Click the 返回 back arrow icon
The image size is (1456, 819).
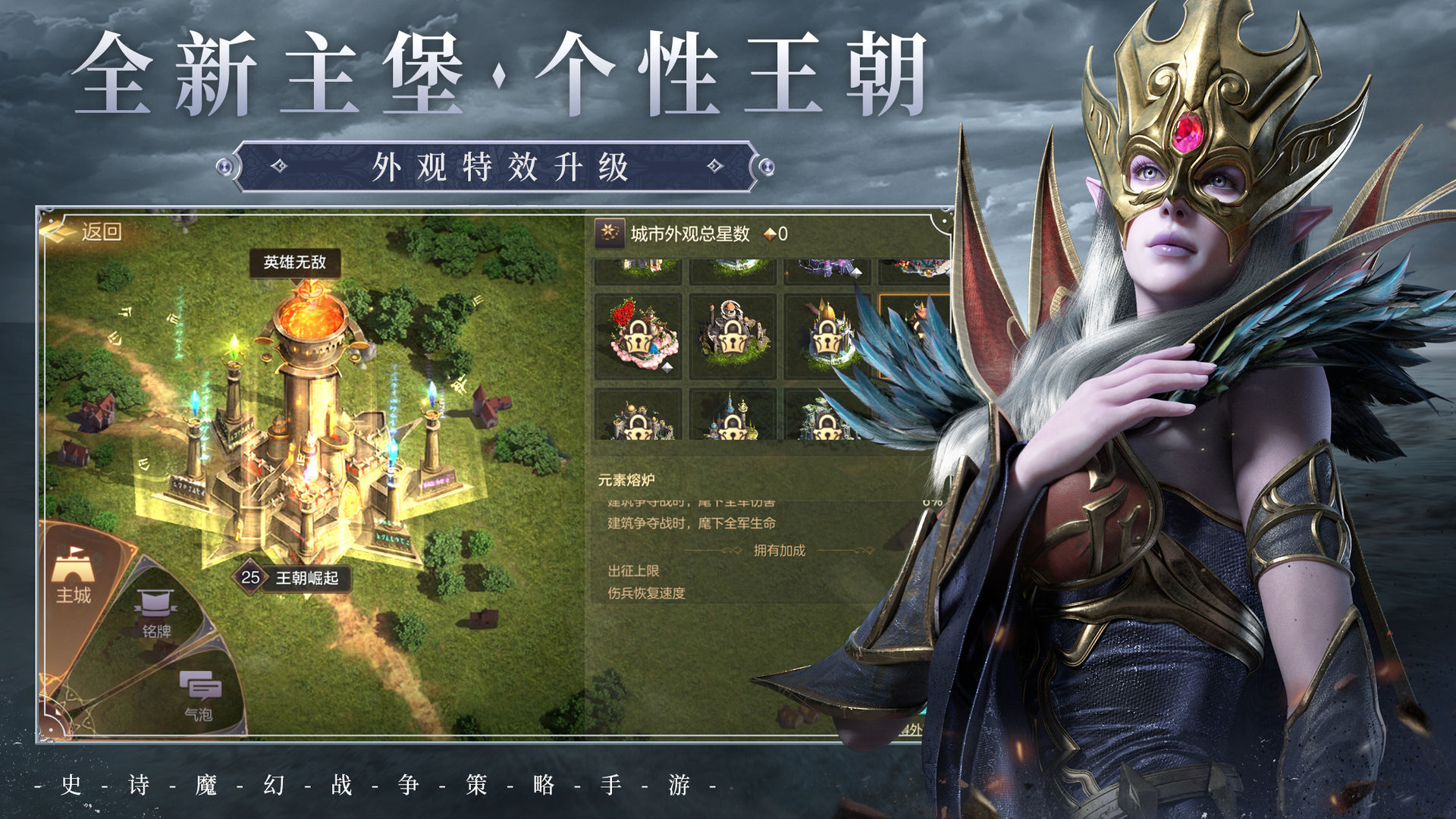55,231
